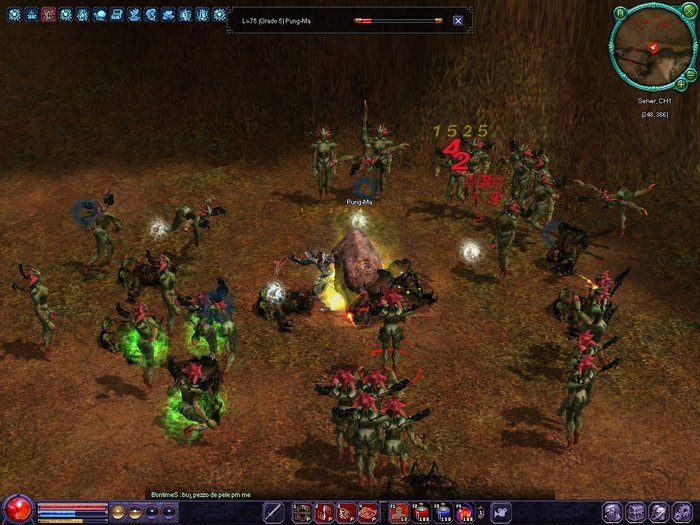The width and height of the screenshot is (700, 525).
Task: Use the blue mana potion quickslot
Action: [443, 513]
